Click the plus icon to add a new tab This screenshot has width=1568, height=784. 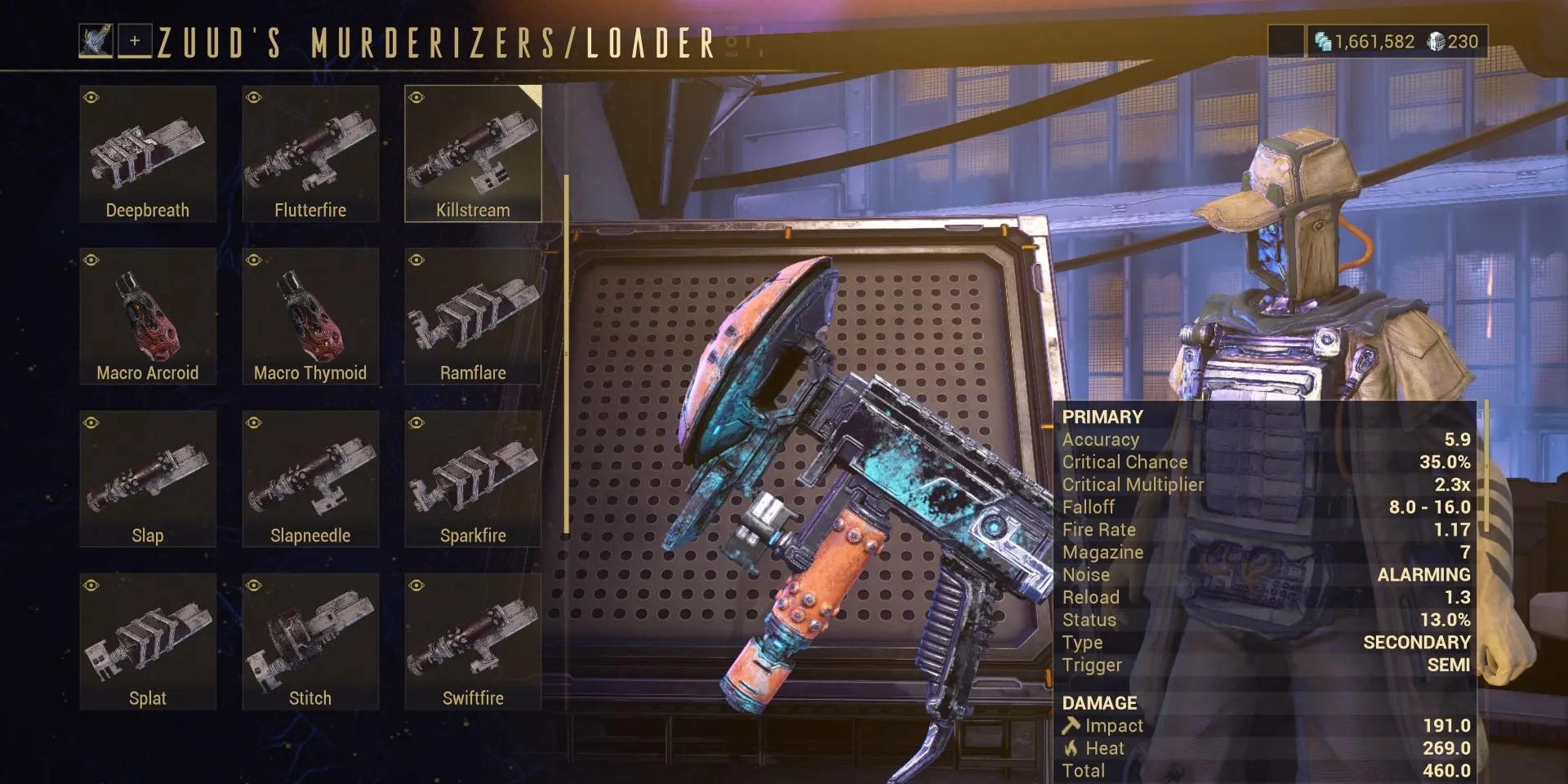tap(136, 42)
